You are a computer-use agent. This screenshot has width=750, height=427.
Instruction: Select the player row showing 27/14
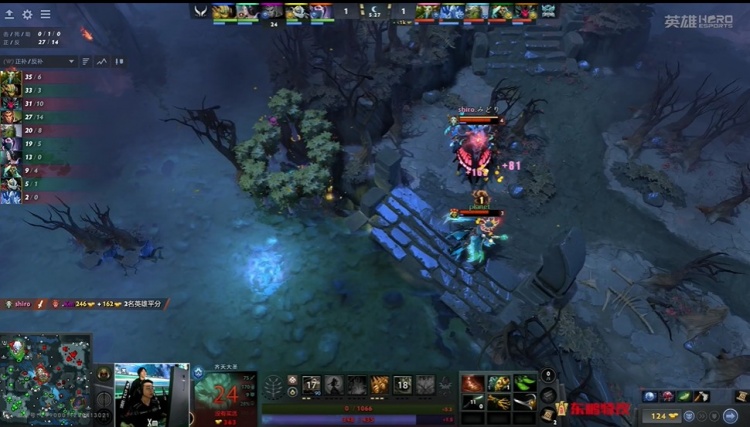(40, 117)
